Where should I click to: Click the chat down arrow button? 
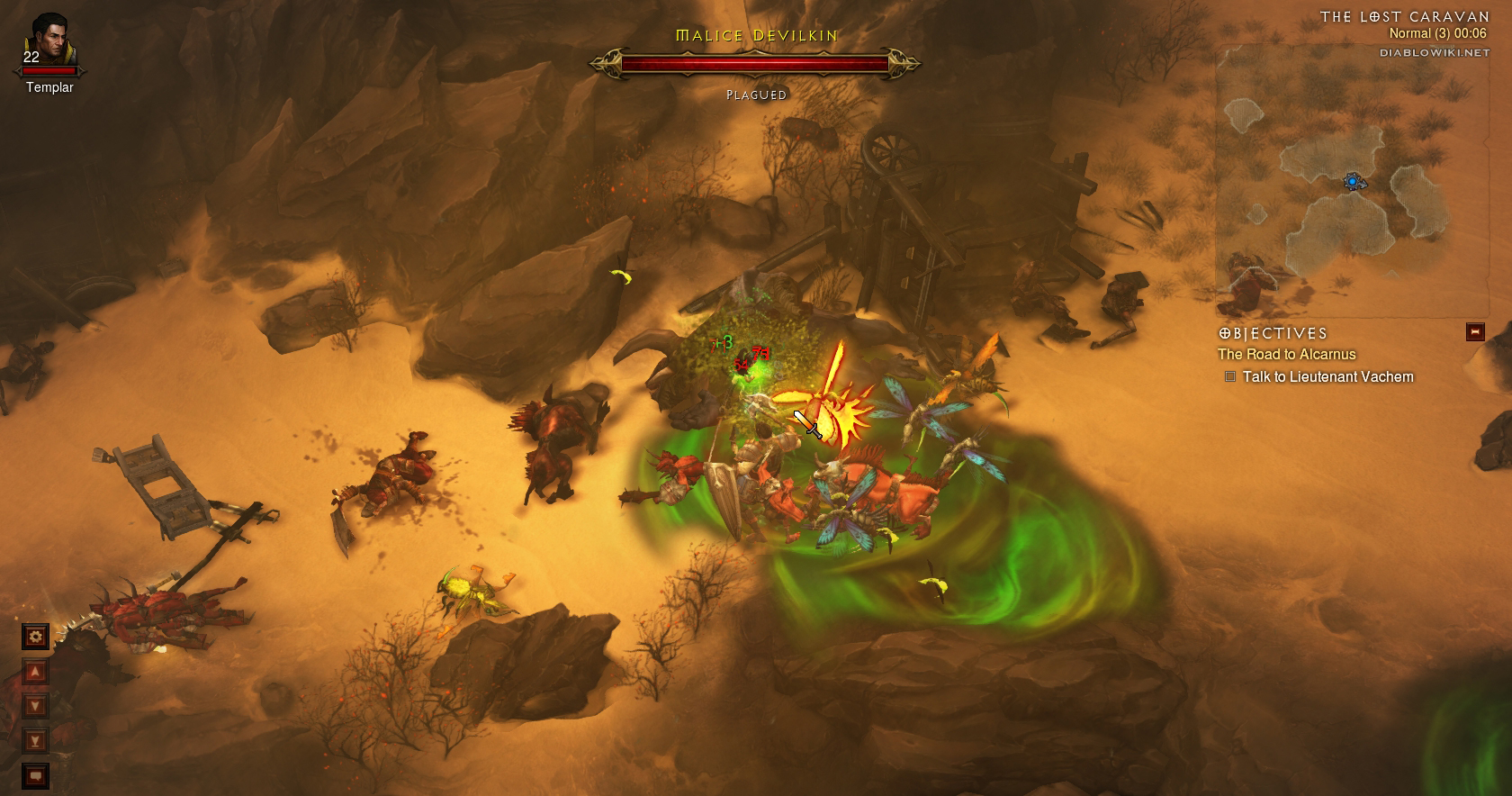coord(35,706)
